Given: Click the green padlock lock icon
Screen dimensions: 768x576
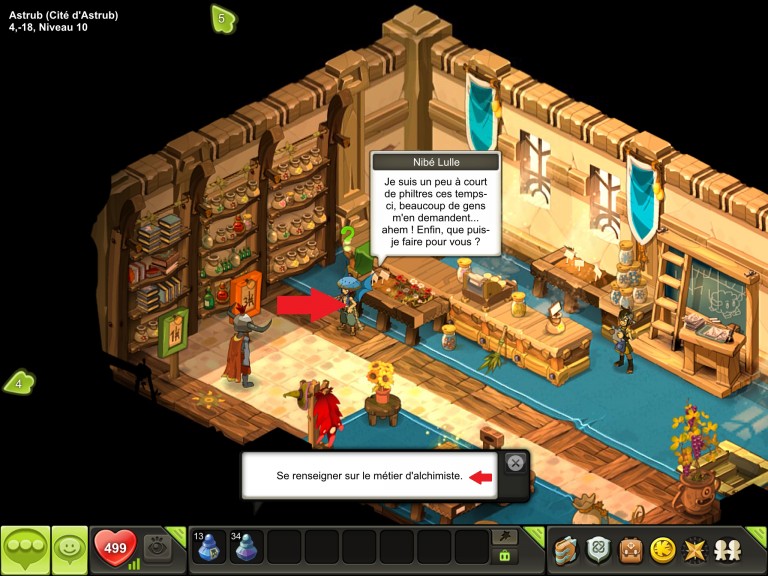Looking at the screenshot, I should (x=505, y=556).
